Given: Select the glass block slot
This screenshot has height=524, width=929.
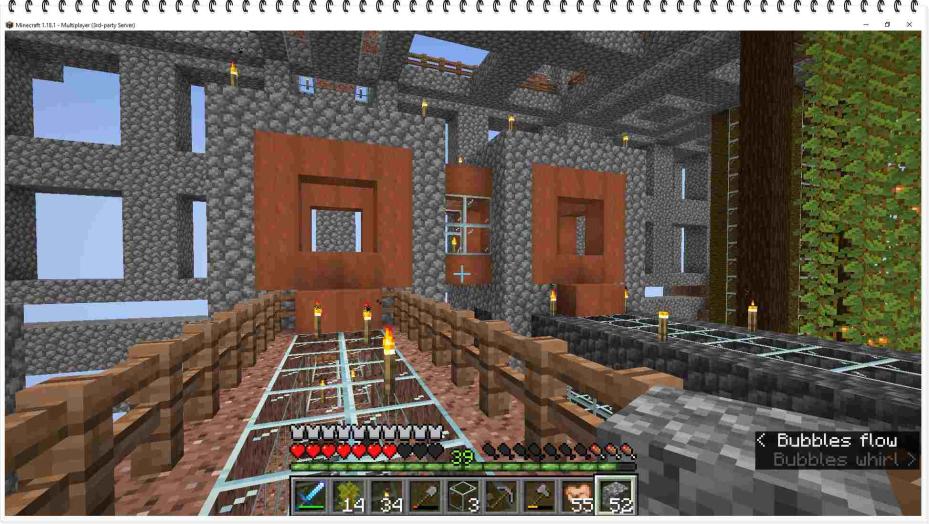Looking at the screenshot, I should [x=464, y=496].
